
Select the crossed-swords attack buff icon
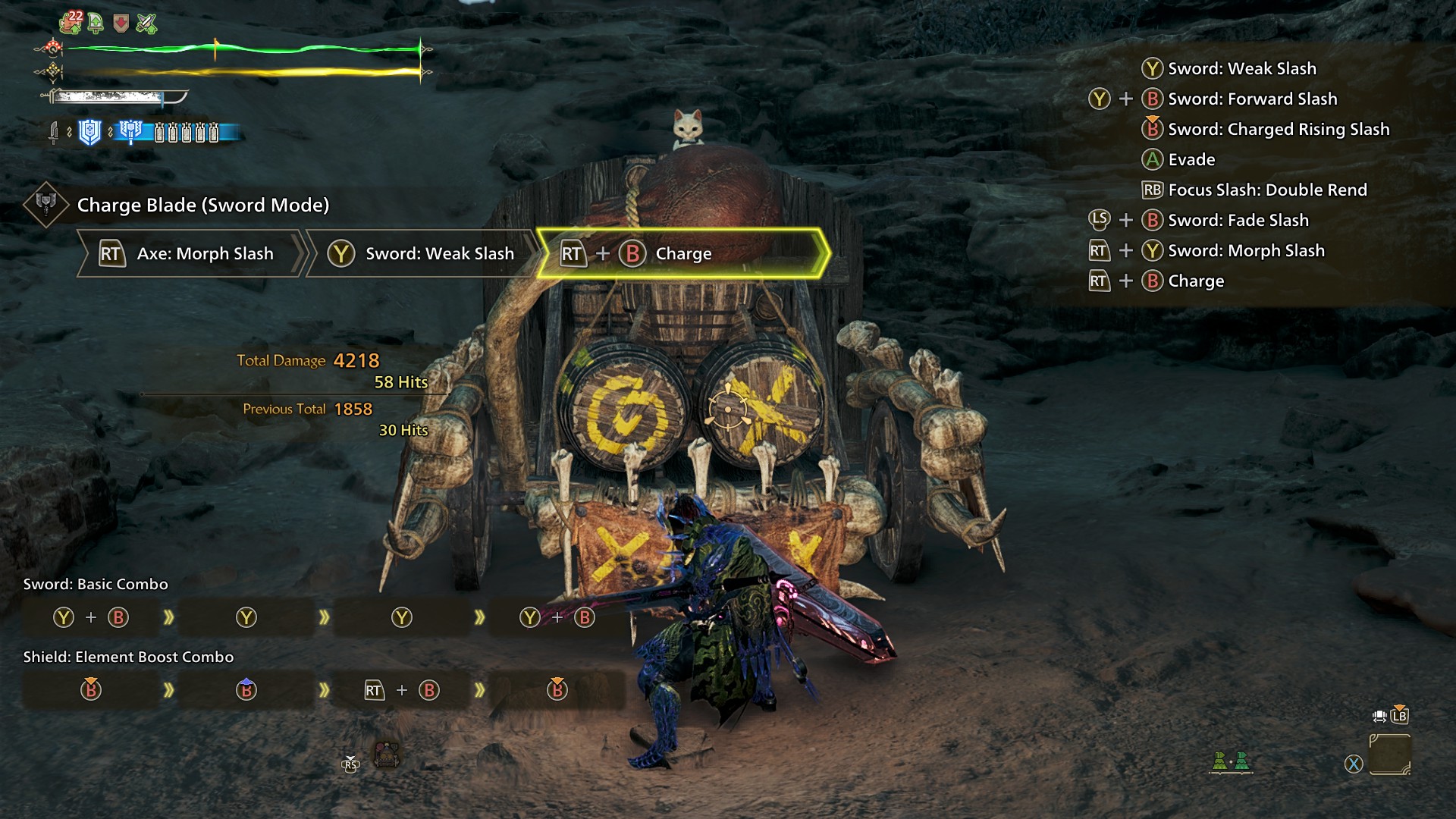(x=146, y=24)
